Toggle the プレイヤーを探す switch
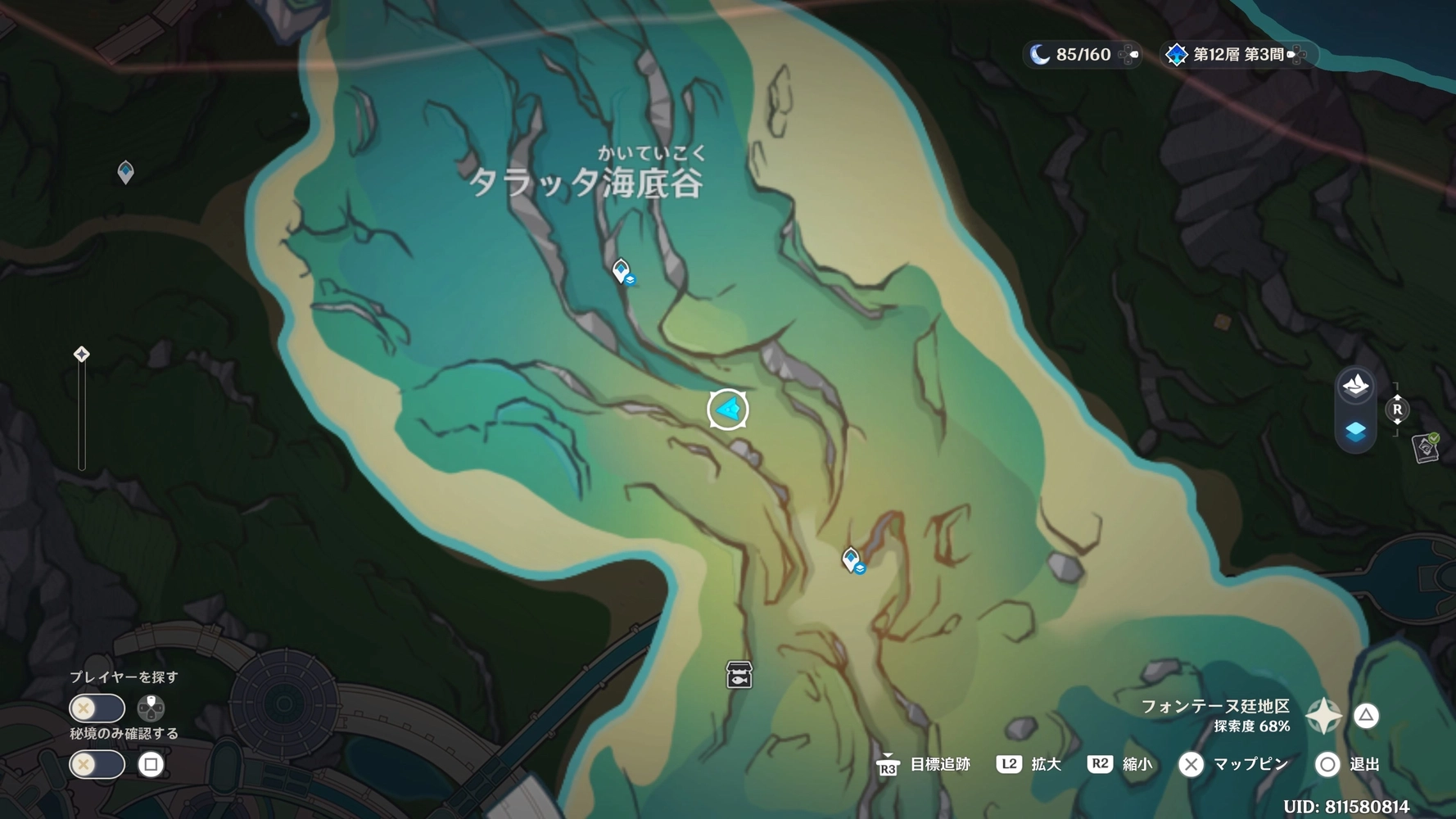Viewport: 1456px width, 819px height. (97, 708)
